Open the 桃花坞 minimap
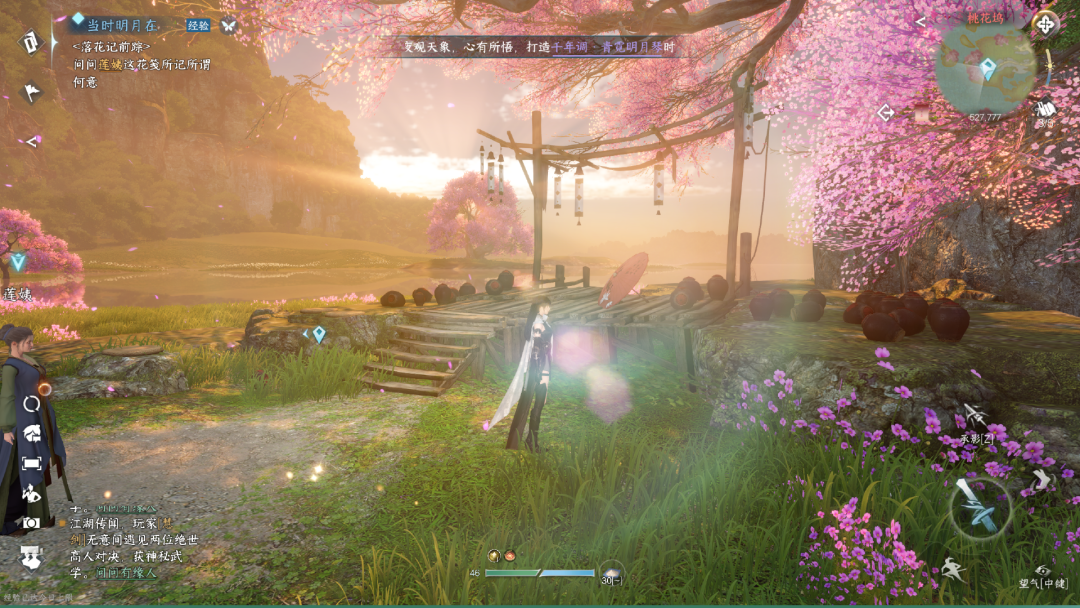Image resolution: width=1080 pixels, height=608 pixels. (x=985, y=70)
